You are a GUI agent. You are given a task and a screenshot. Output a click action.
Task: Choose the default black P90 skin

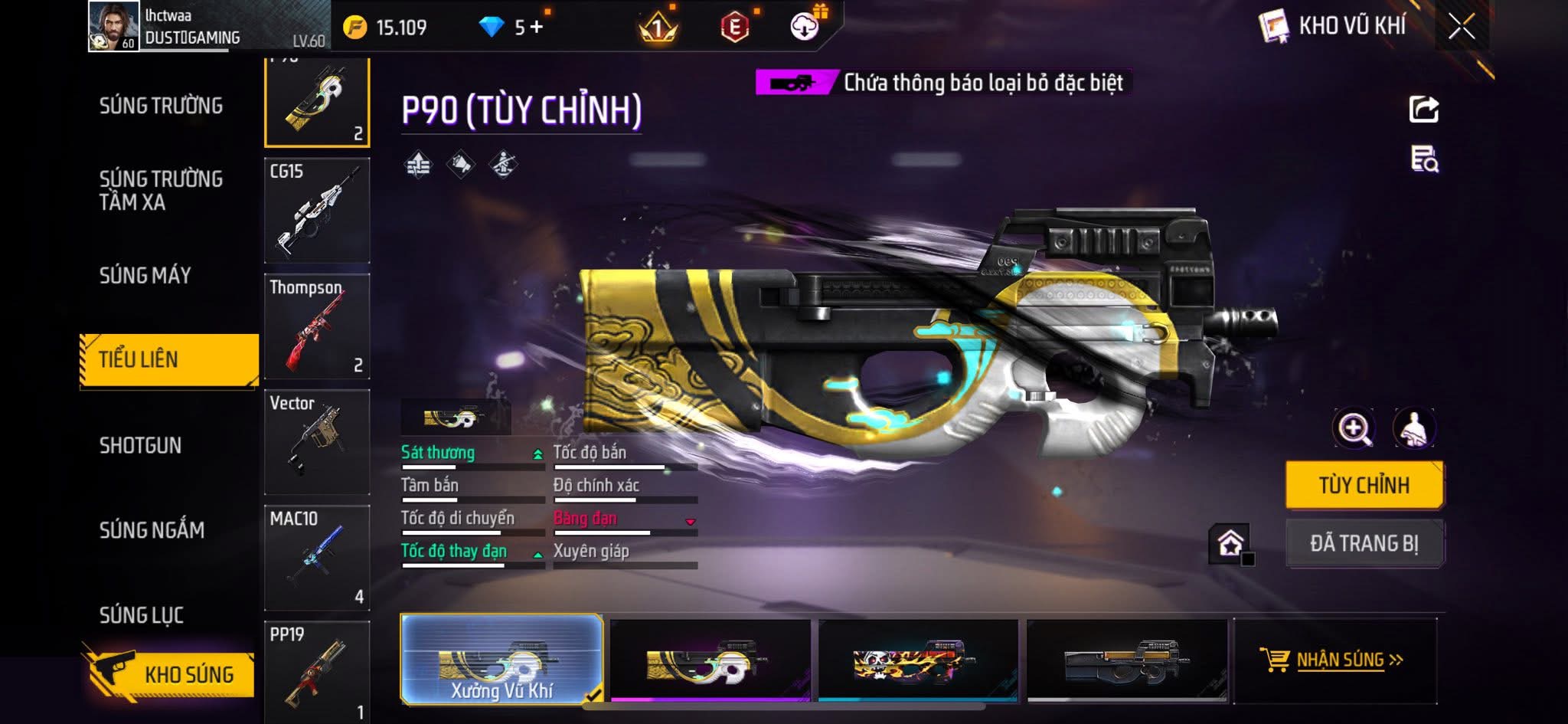pos(1127,661)
